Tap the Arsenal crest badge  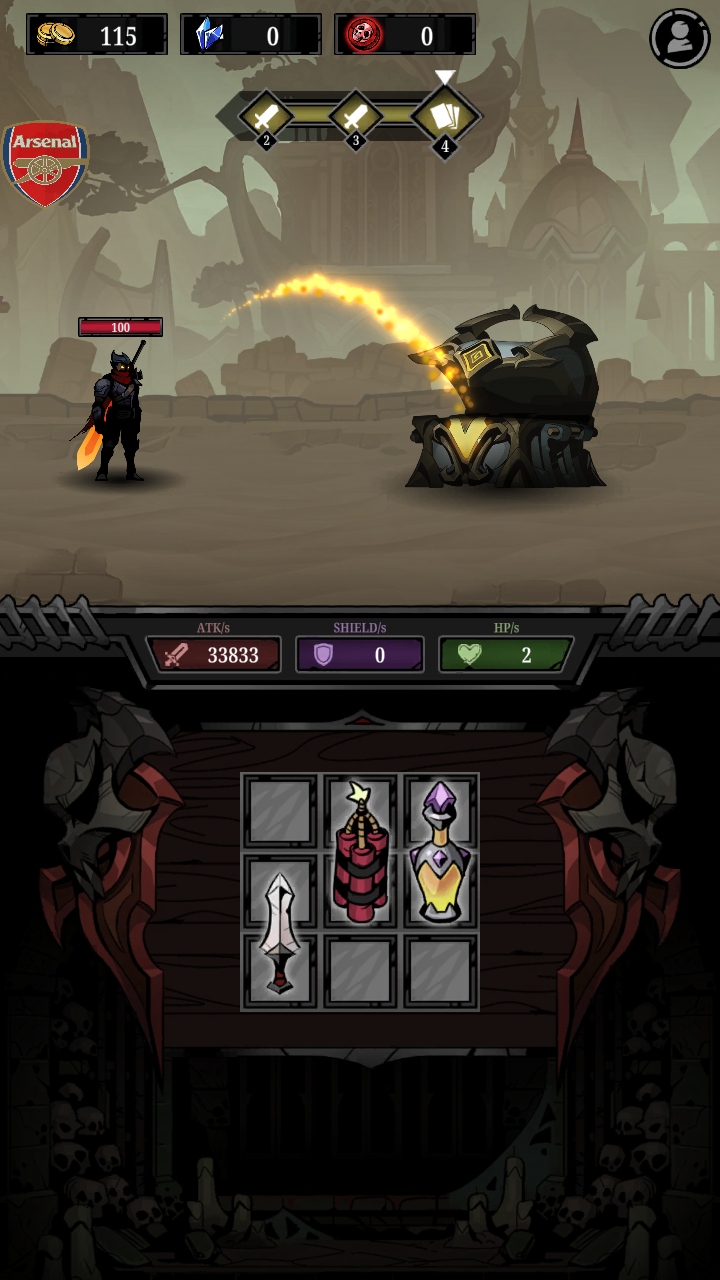[45, 162]
